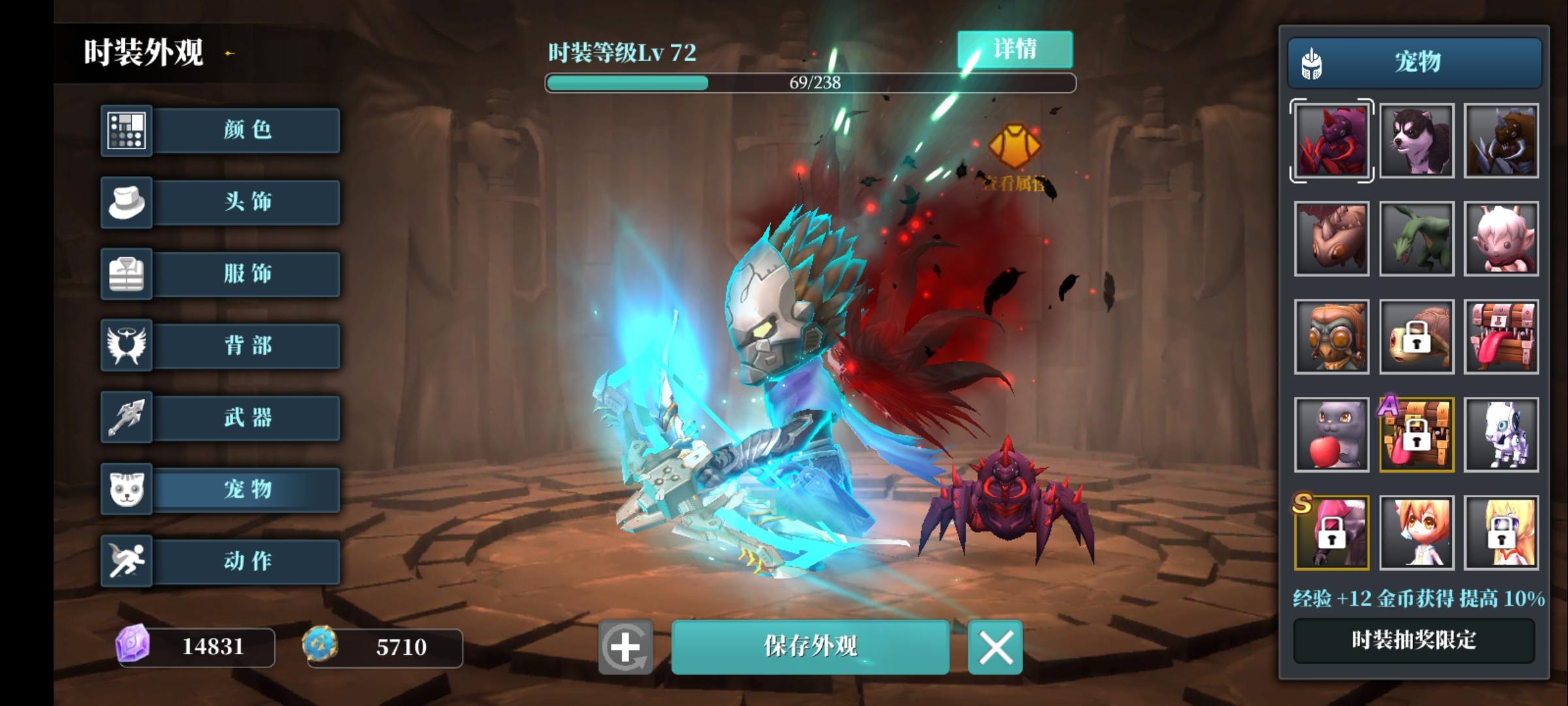Select the 背部 back wings icon

pos(126,346)
